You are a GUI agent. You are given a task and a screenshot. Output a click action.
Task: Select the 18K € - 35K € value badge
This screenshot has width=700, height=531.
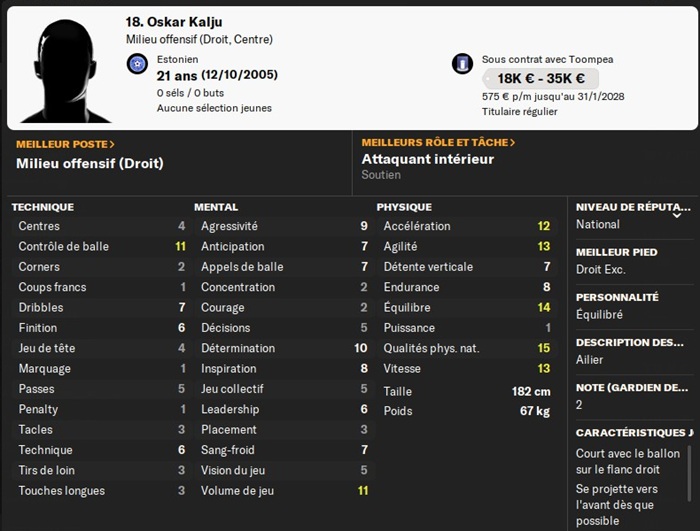pos(540,79)
